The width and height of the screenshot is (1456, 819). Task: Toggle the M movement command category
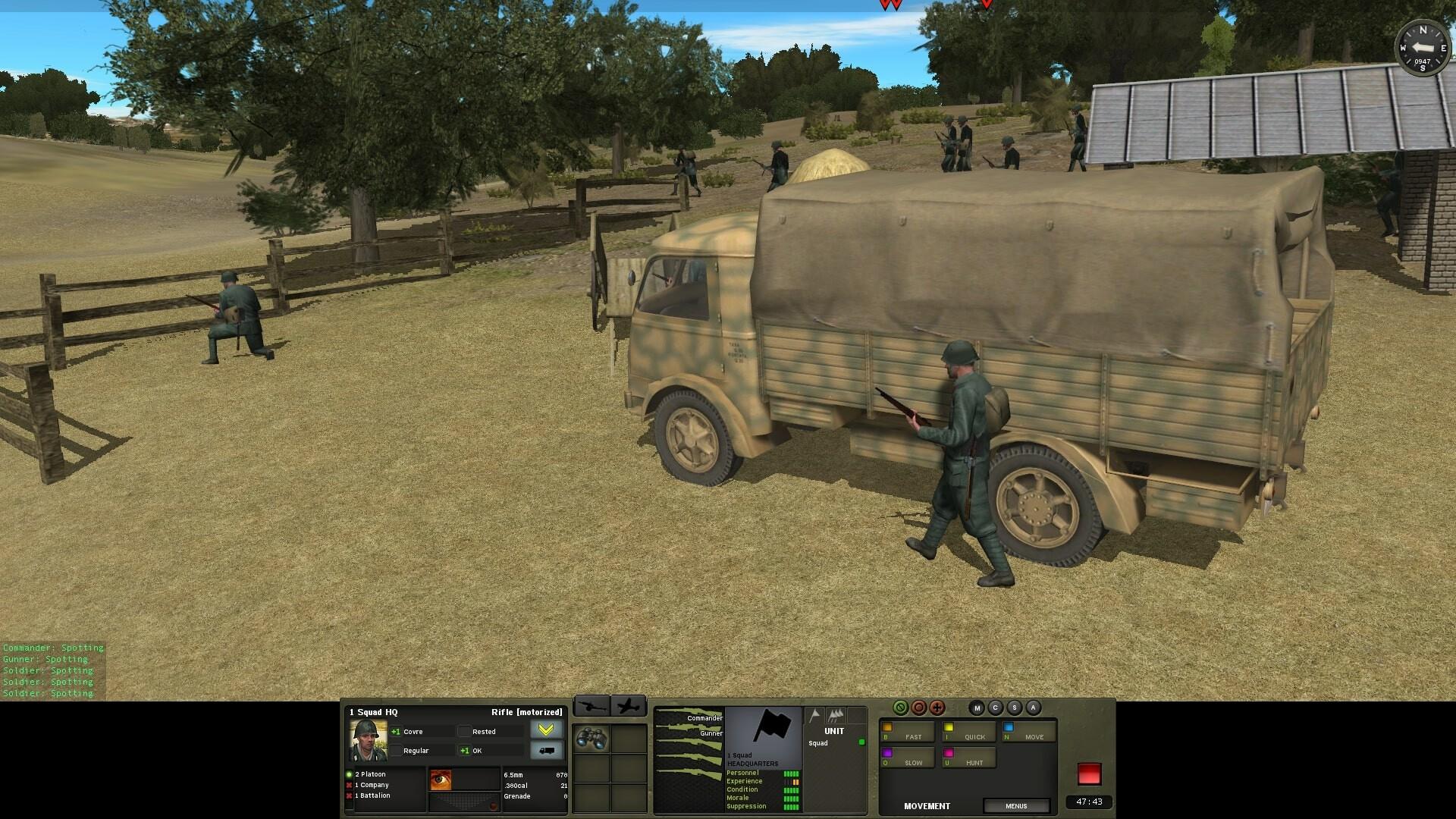(977, 708)
